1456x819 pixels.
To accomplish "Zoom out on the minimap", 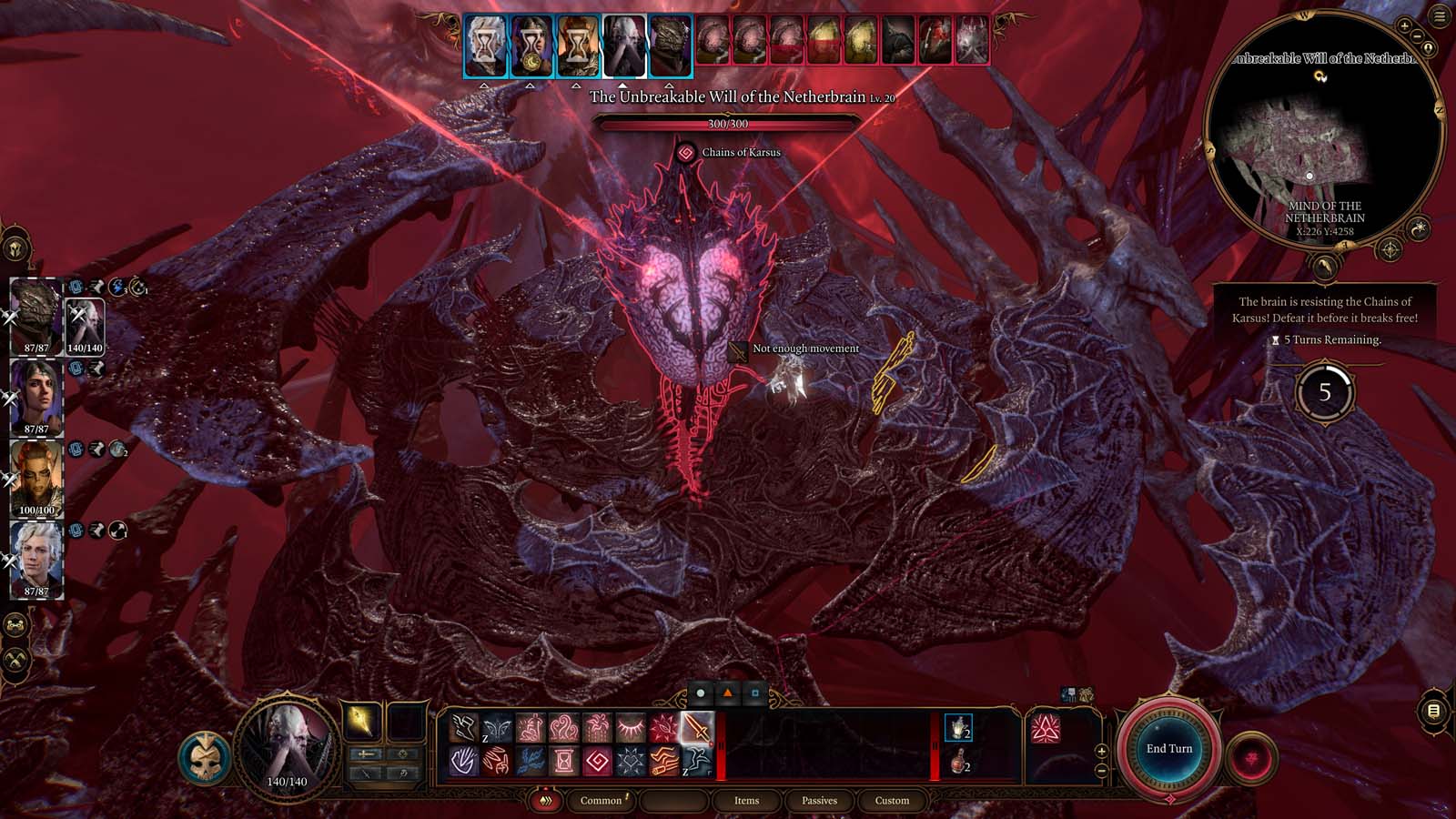I will click(x=1418, y=36).
